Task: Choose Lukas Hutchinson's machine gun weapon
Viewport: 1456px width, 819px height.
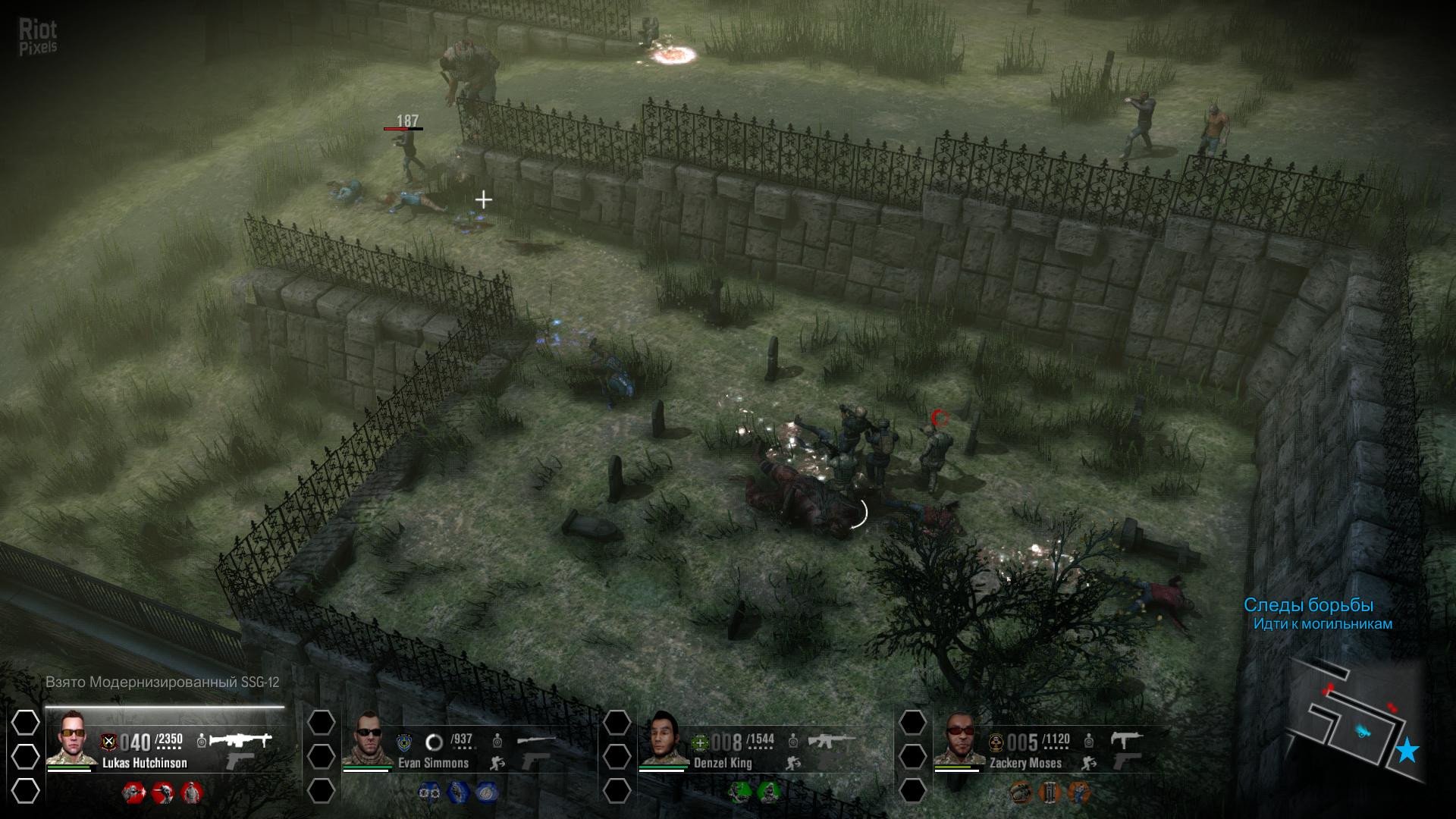Action: (240, 739)
